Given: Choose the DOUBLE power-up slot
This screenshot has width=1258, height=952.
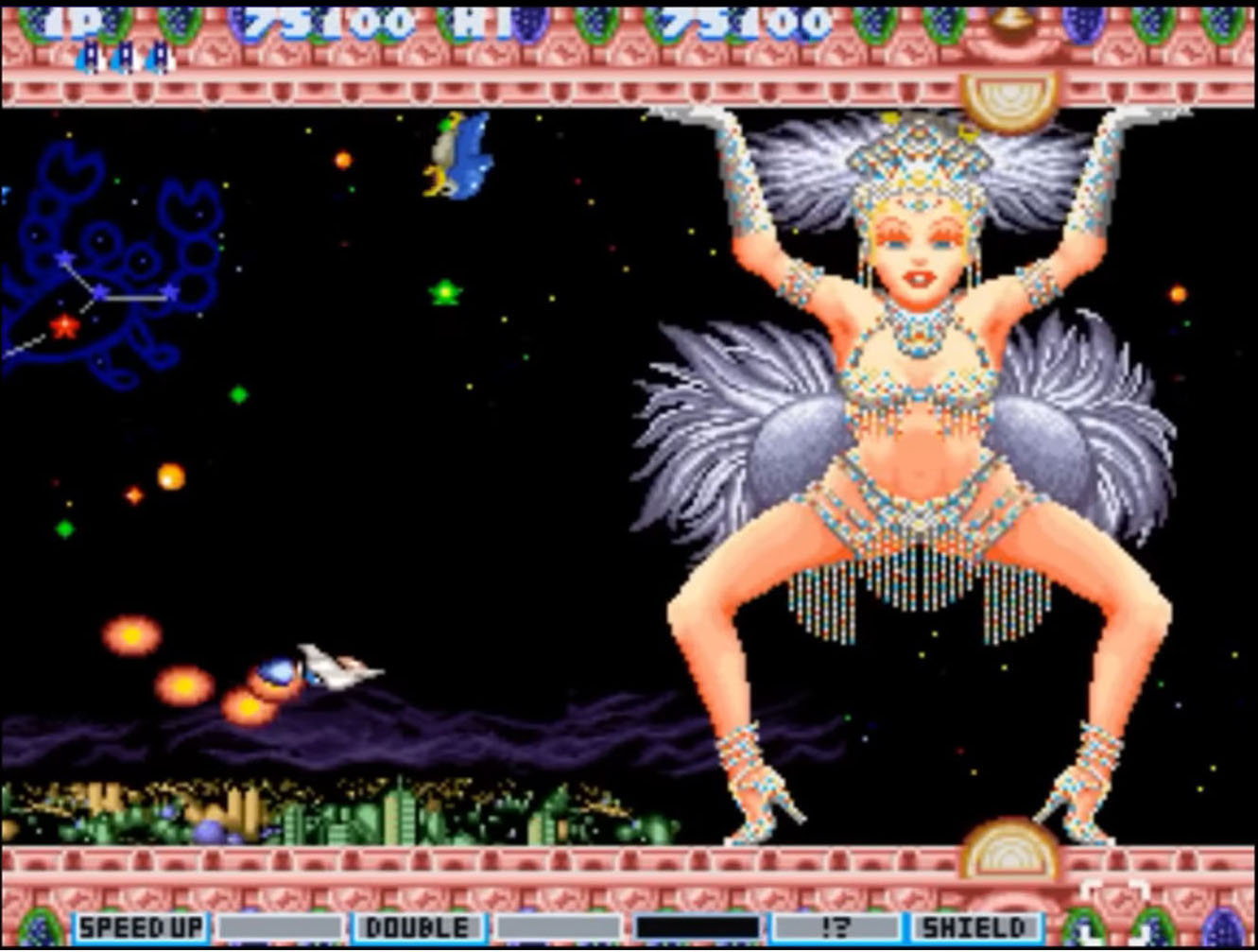Looking at the screenshot, I should [x=417, y=927].
